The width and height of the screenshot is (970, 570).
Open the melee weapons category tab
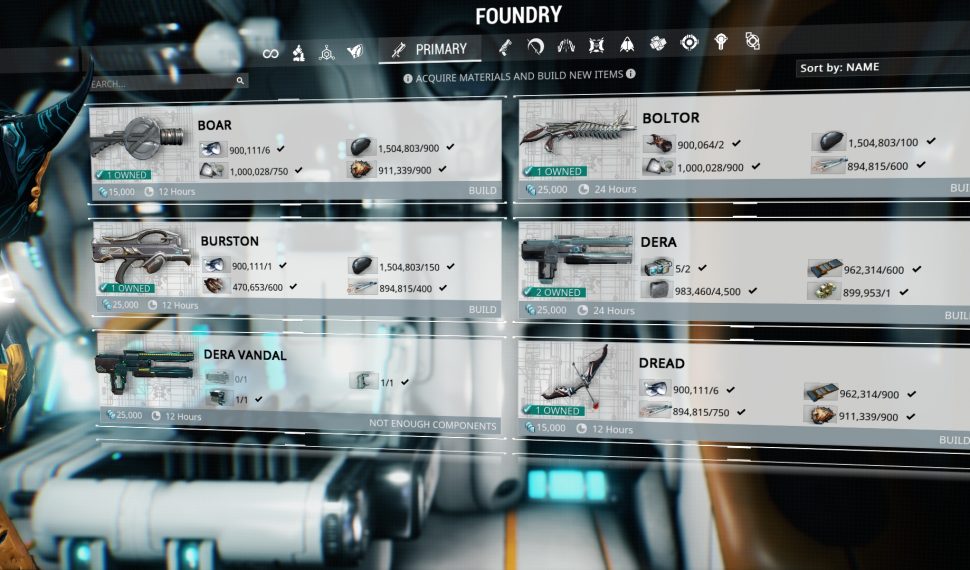coord(535,45)
